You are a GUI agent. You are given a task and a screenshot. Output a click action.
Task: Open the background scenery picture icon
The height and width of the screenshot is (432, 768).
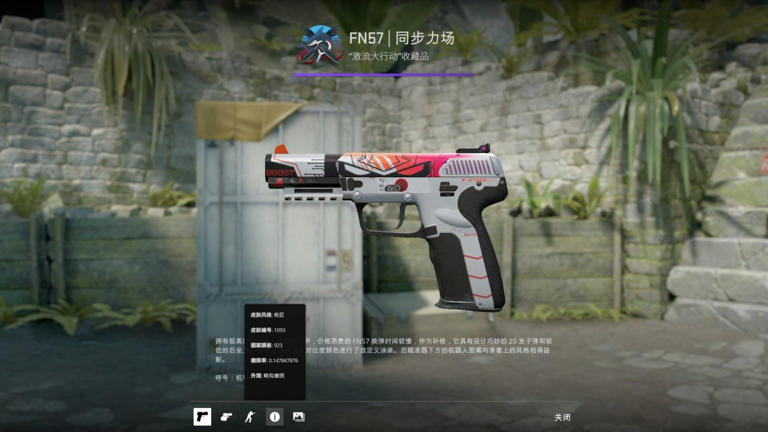click(298, 417)
